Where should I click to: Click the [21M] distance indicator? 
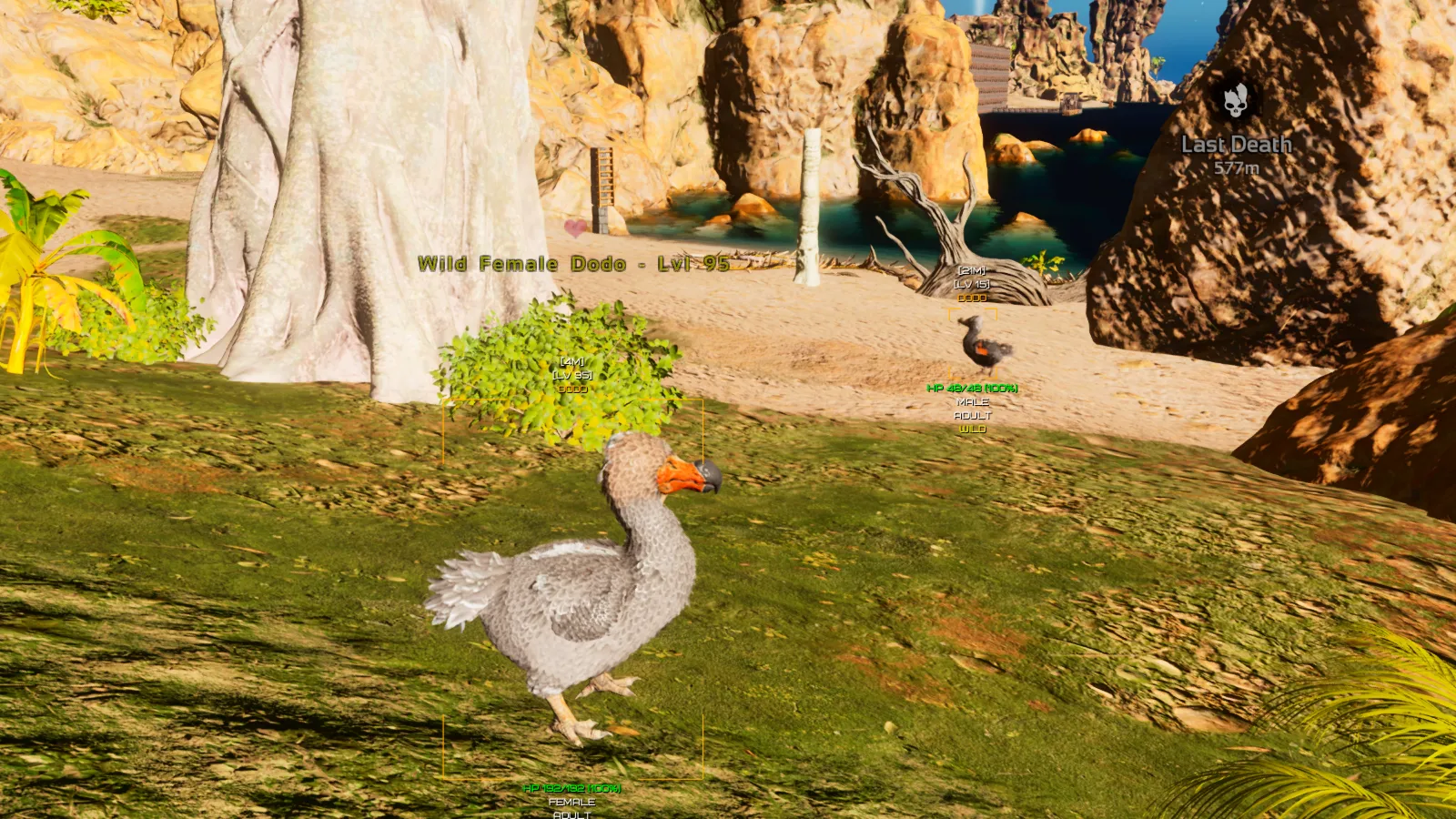point(971,269)
